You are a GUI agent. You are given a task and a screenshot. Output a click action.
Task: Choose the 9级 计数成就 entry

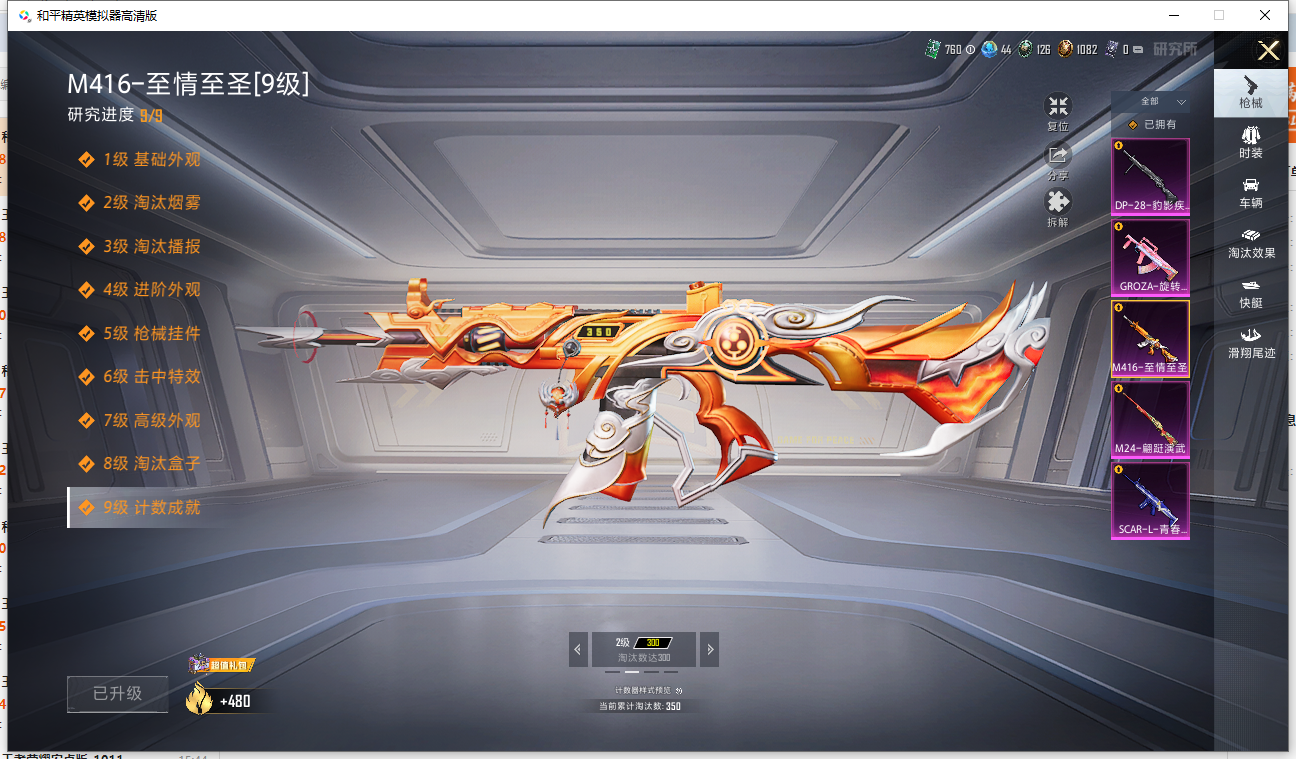point(151,507)
